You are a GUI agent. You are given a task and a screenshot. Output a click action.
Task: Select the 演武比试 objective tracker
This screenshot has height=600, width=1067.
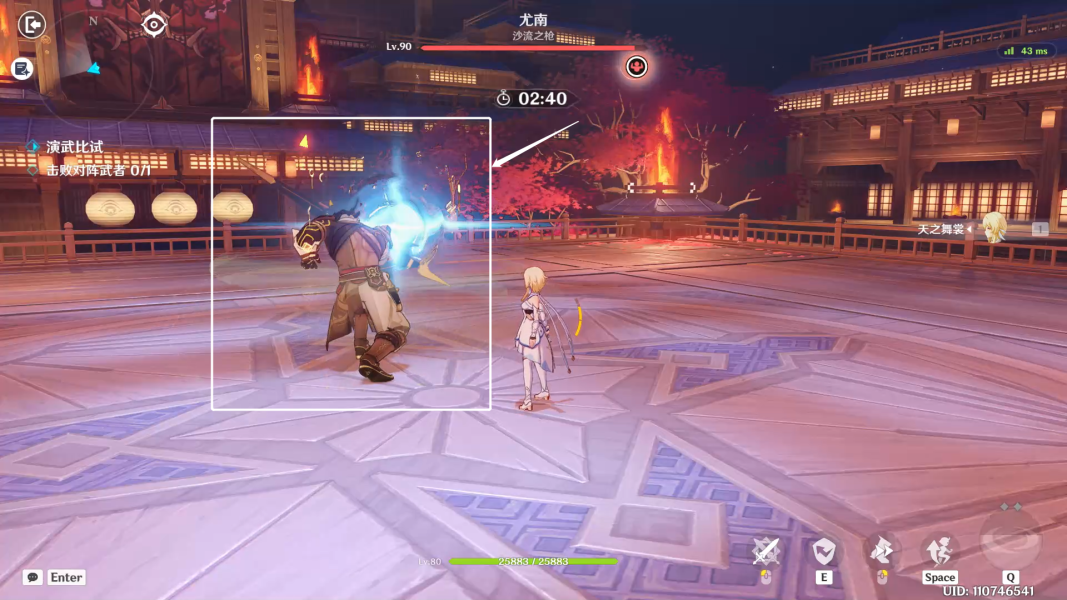(73, 147)
